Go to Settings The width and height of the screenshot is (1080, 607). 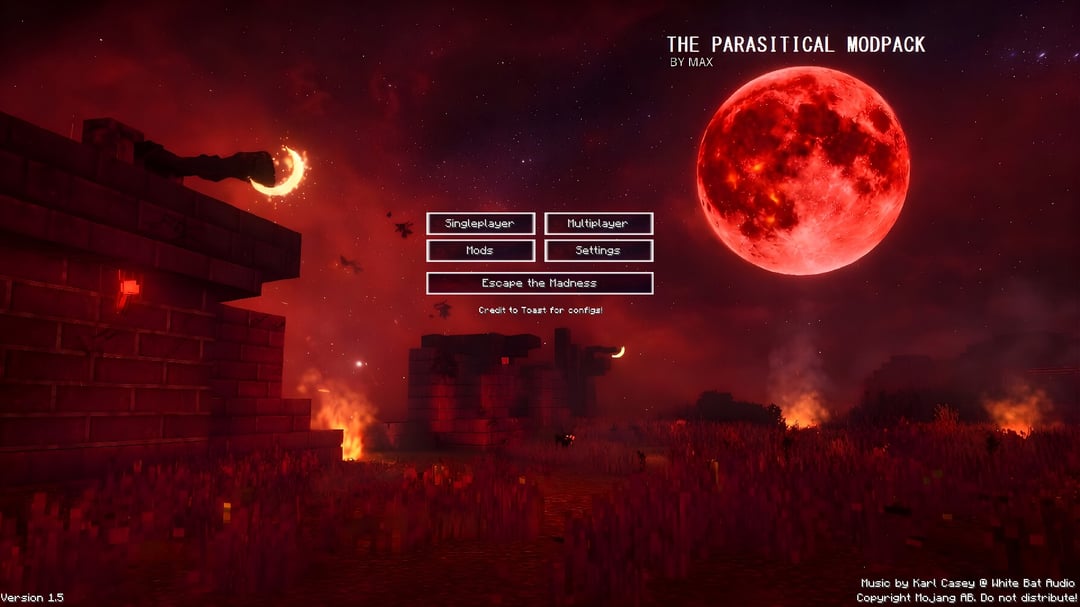(x=598, y=251)
